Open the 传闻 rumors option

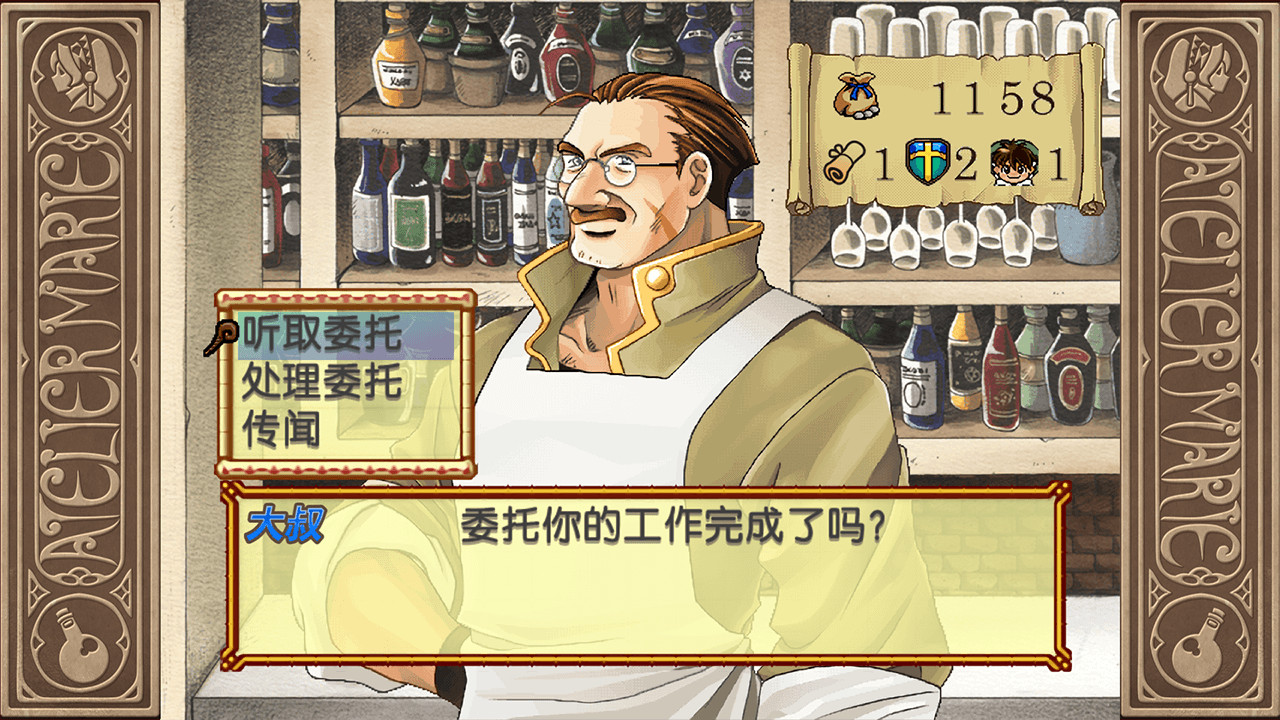tap(282, 429)
